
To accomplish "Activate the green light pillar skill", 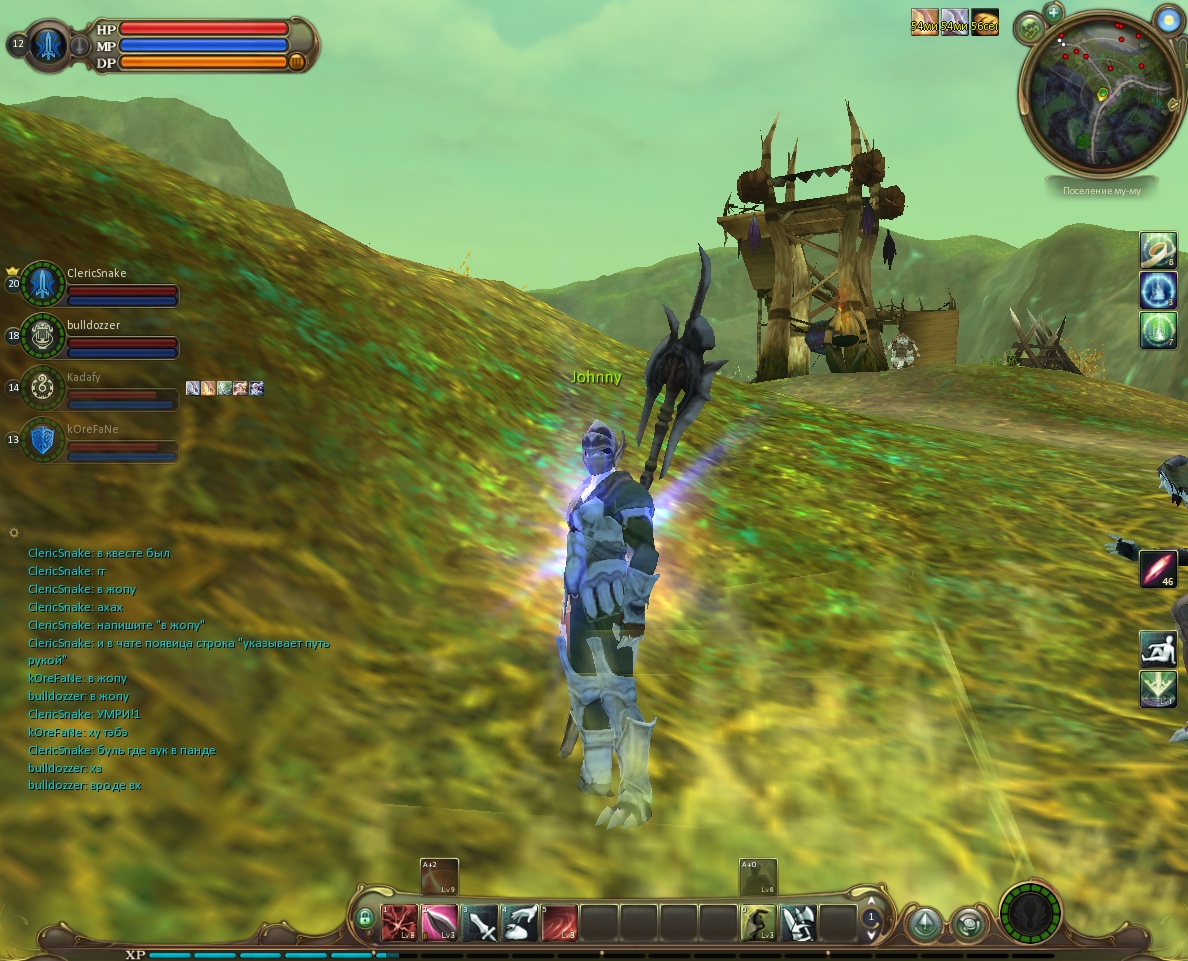I will tap(1158, 330).
